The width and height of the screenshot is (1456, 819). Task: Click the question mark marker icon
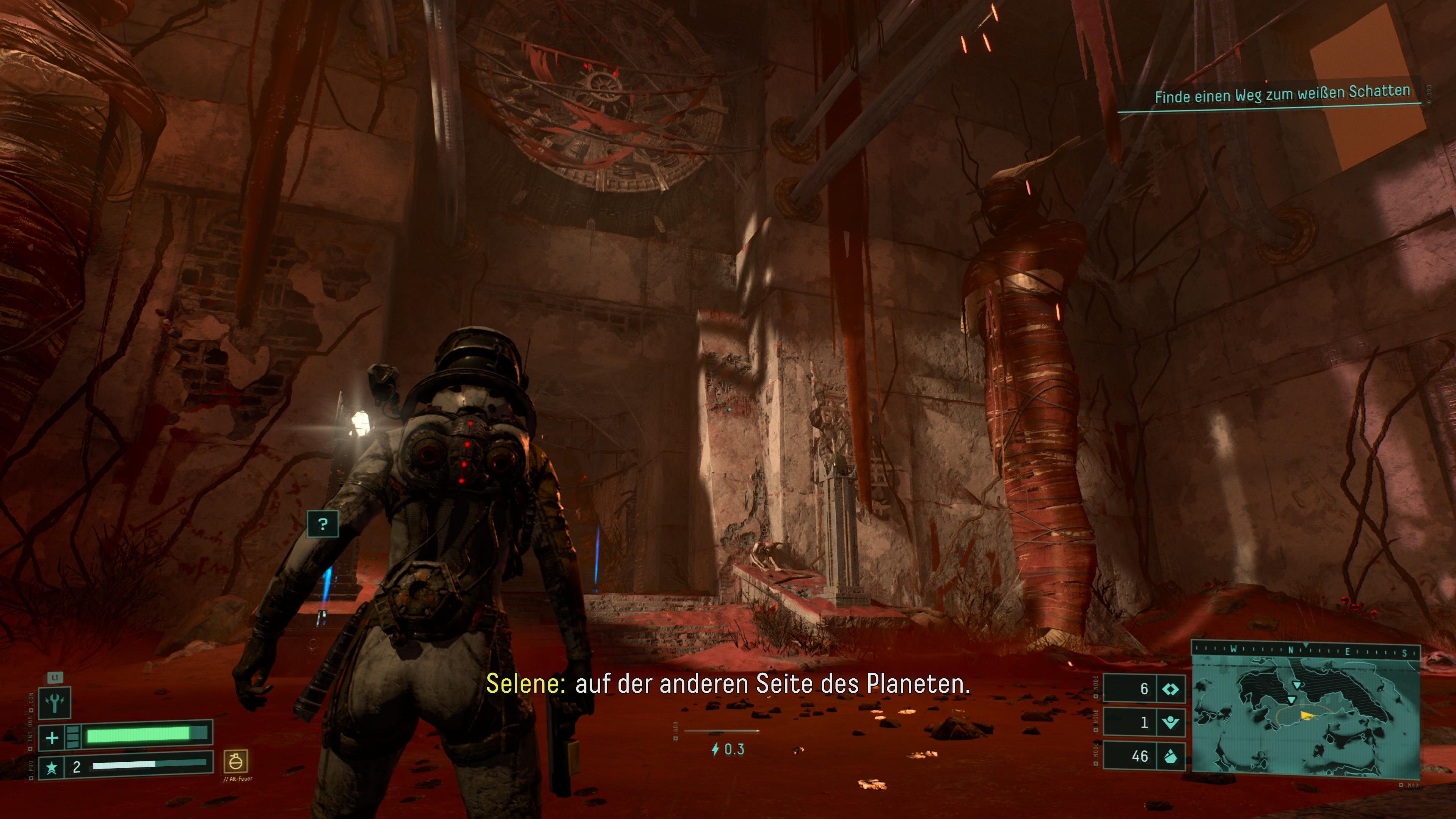(323, 524)
